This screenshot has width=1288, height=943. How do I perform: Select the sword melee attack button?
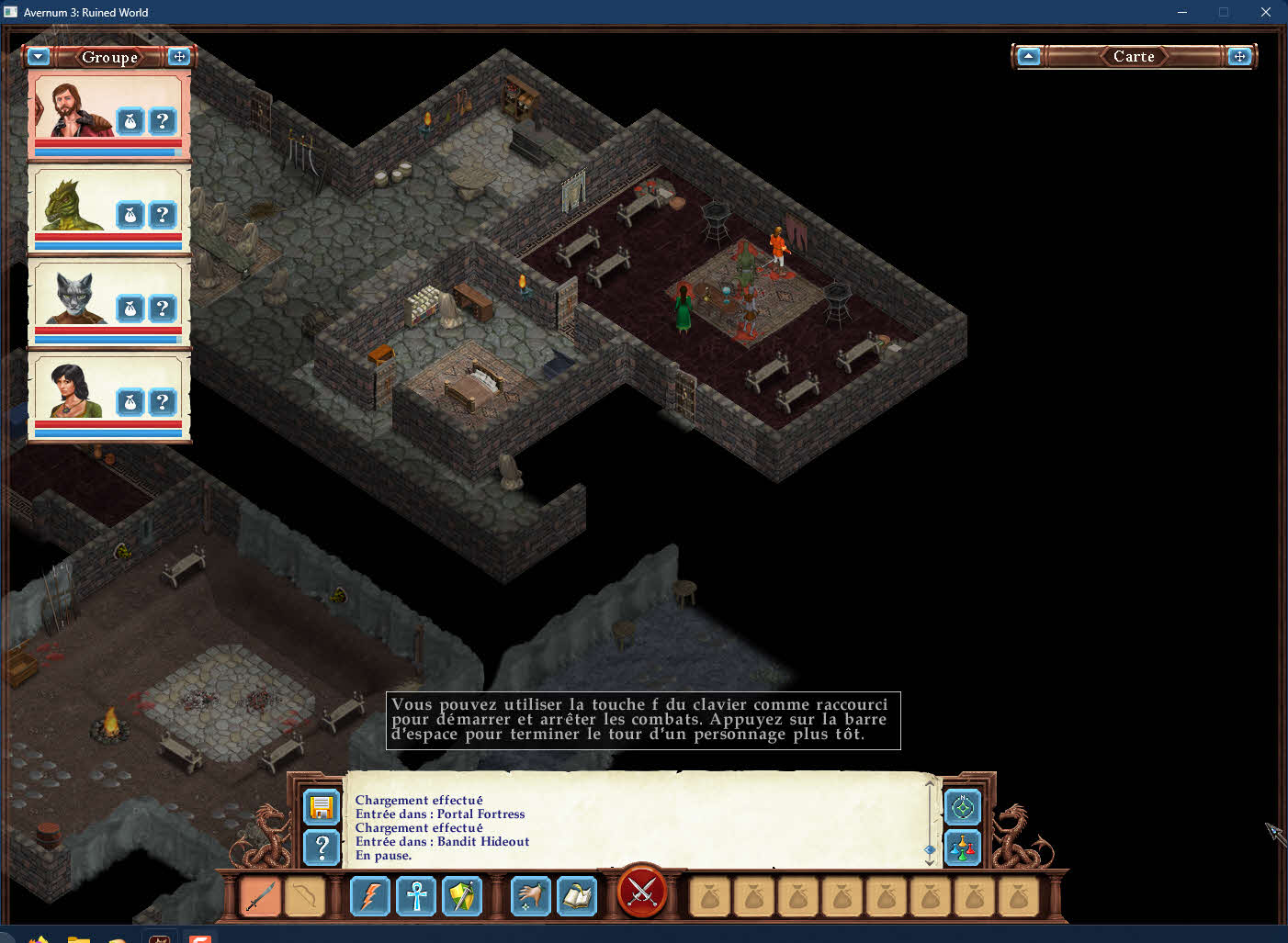tap(260, 896)
